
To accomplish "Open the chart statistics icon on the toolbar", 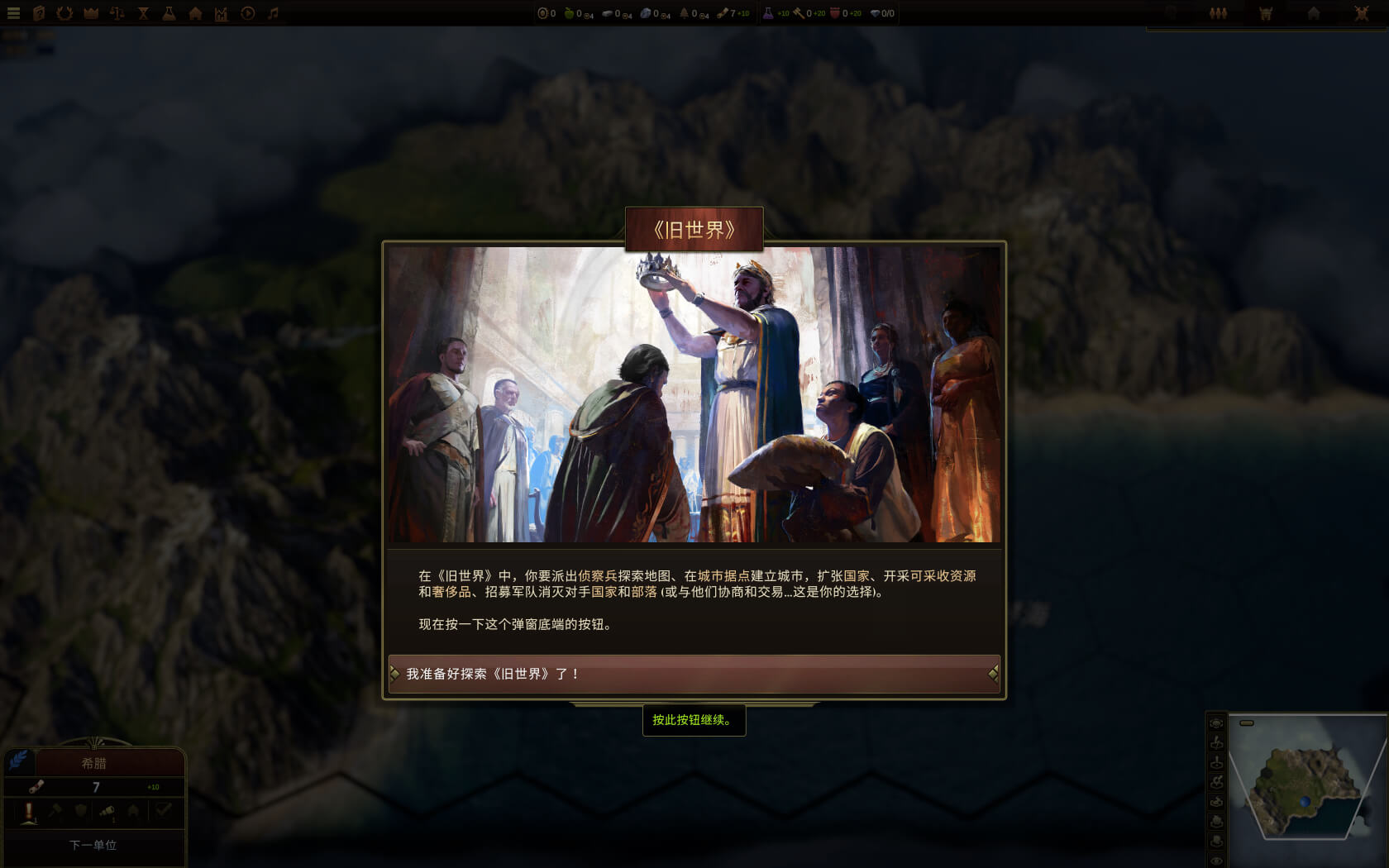I will click(x=220, y=13).
